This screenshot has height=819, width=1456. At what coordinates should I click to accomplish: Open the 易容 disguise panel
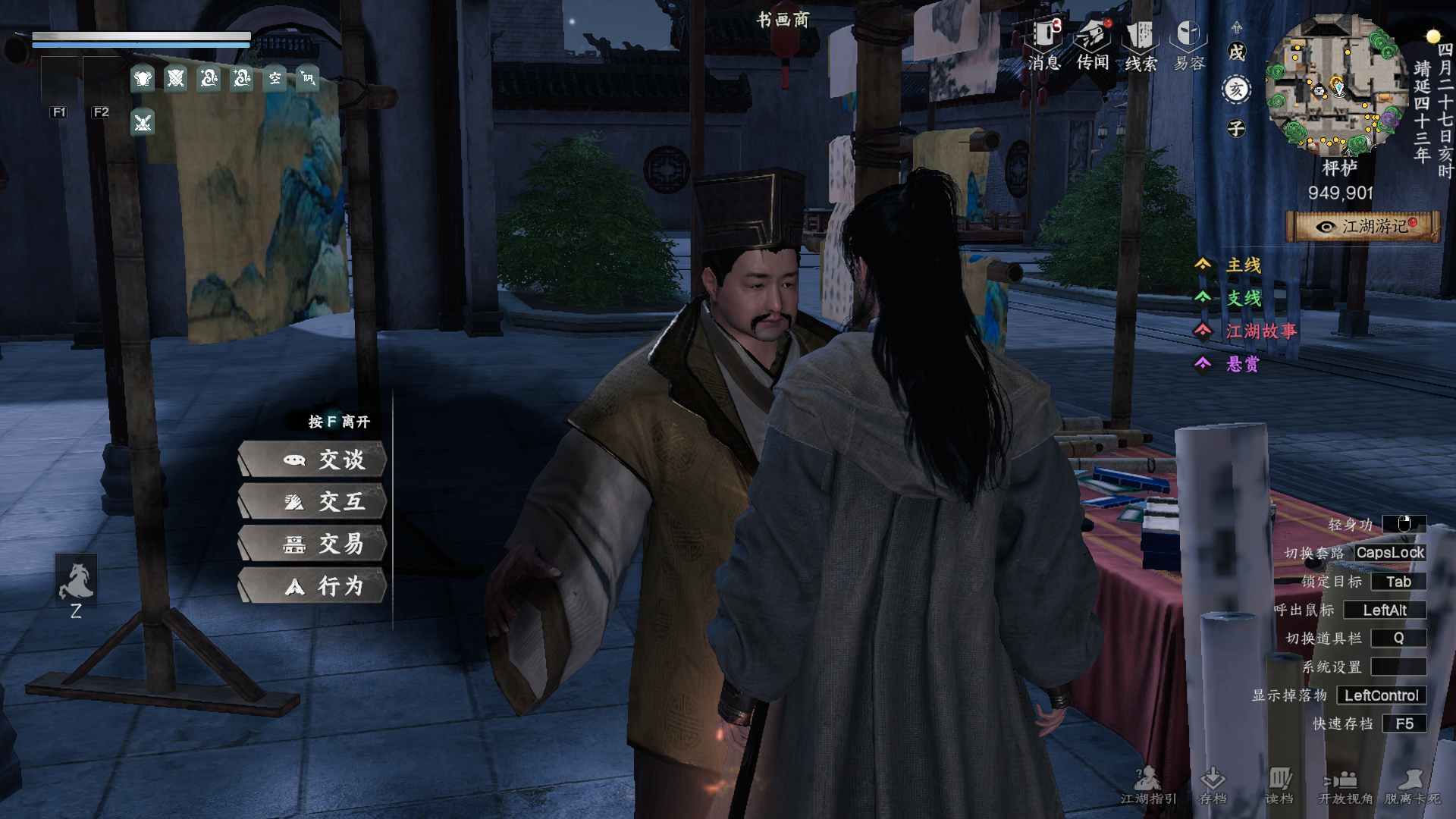[x=1189, y=45]
